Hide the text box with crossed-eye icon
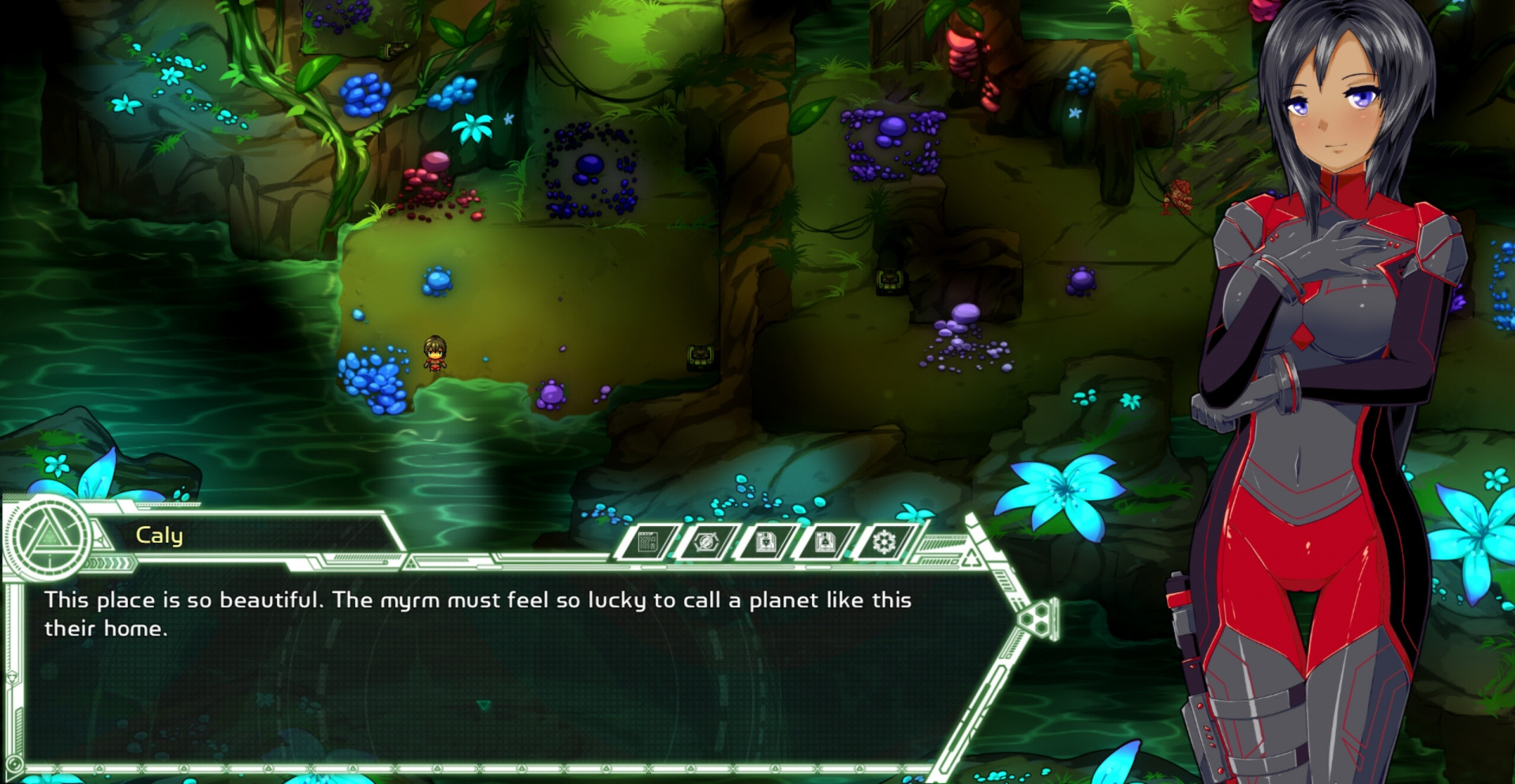This screenshot has height=784, width=1515. [706, 543]
